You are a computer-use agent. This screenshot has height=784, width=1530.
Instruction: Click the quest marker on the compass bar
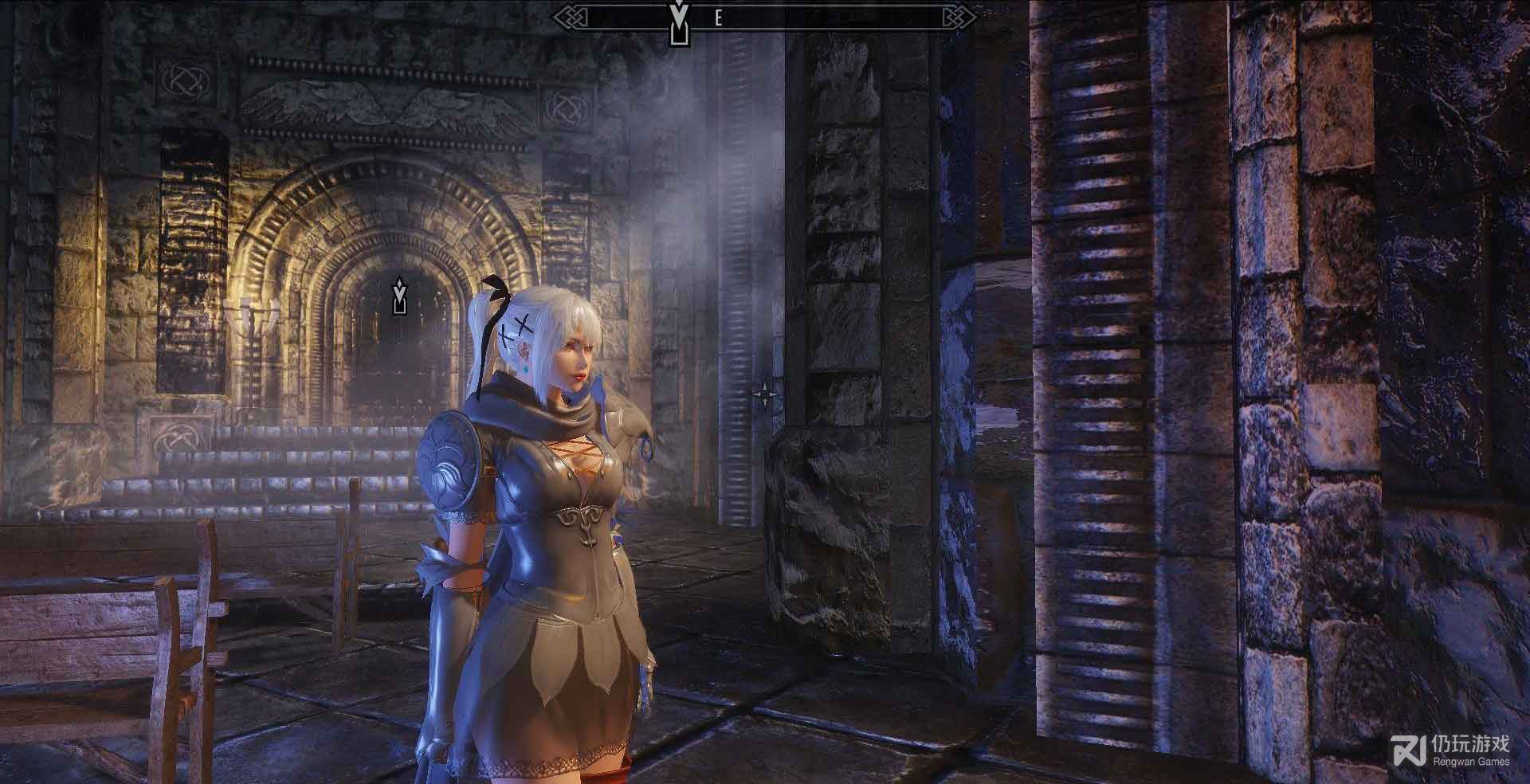pos(678,22)
